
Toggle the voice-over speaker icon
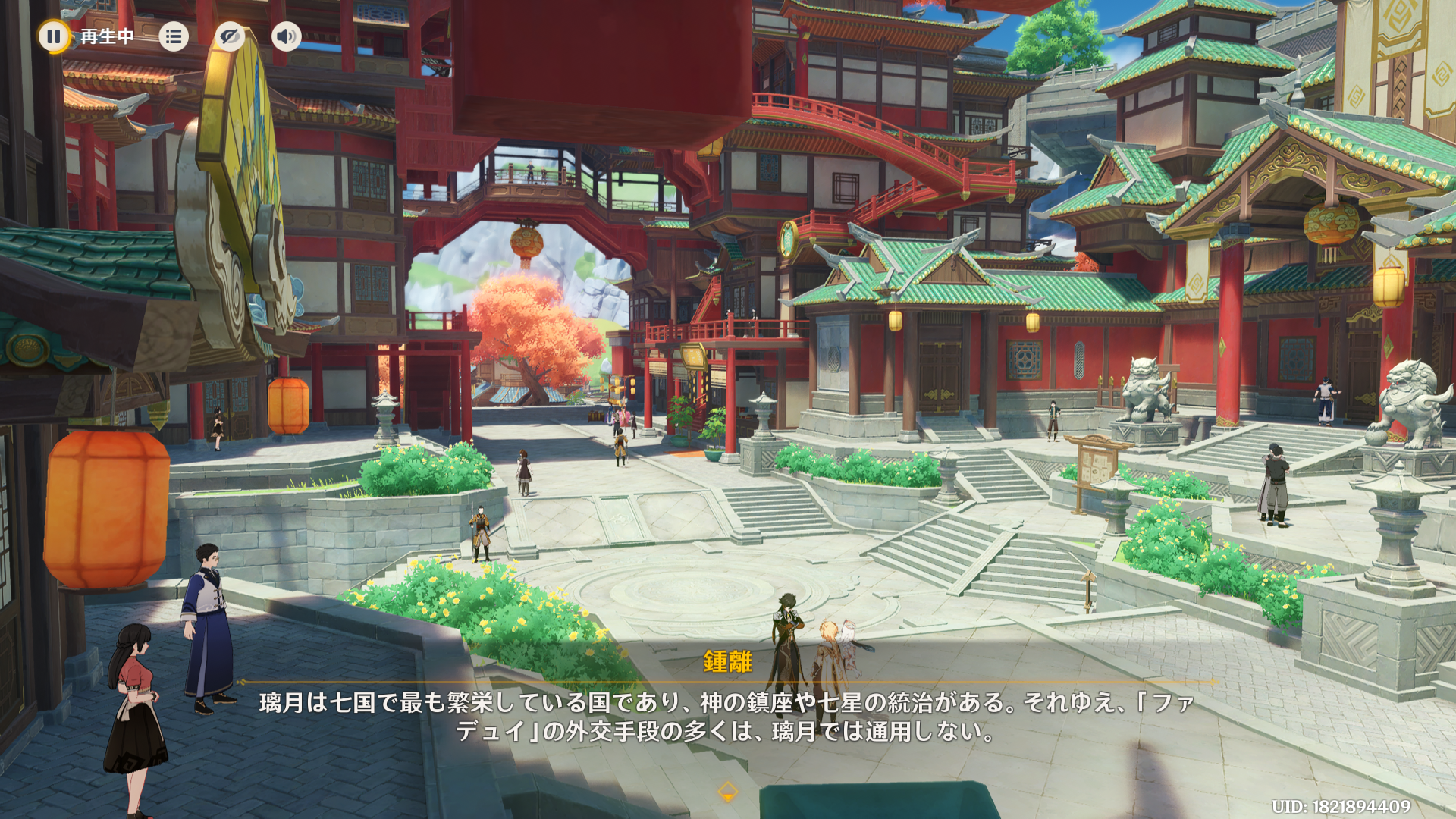coord(286,36)
